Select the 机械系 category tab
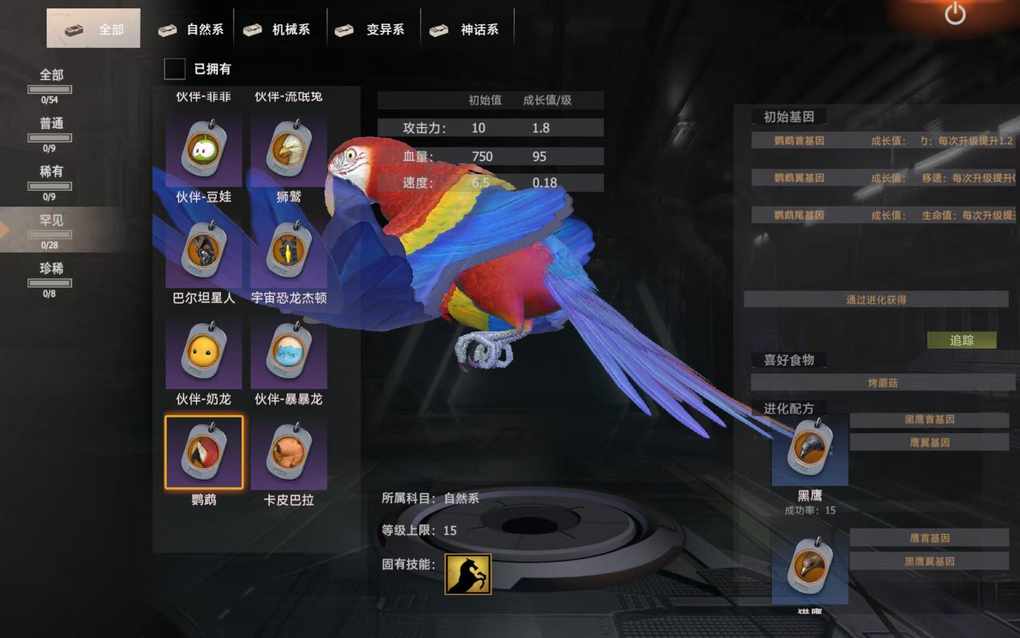Viewport: 1020px width, 638px height. pyautogui.click(x=278, y=29)
